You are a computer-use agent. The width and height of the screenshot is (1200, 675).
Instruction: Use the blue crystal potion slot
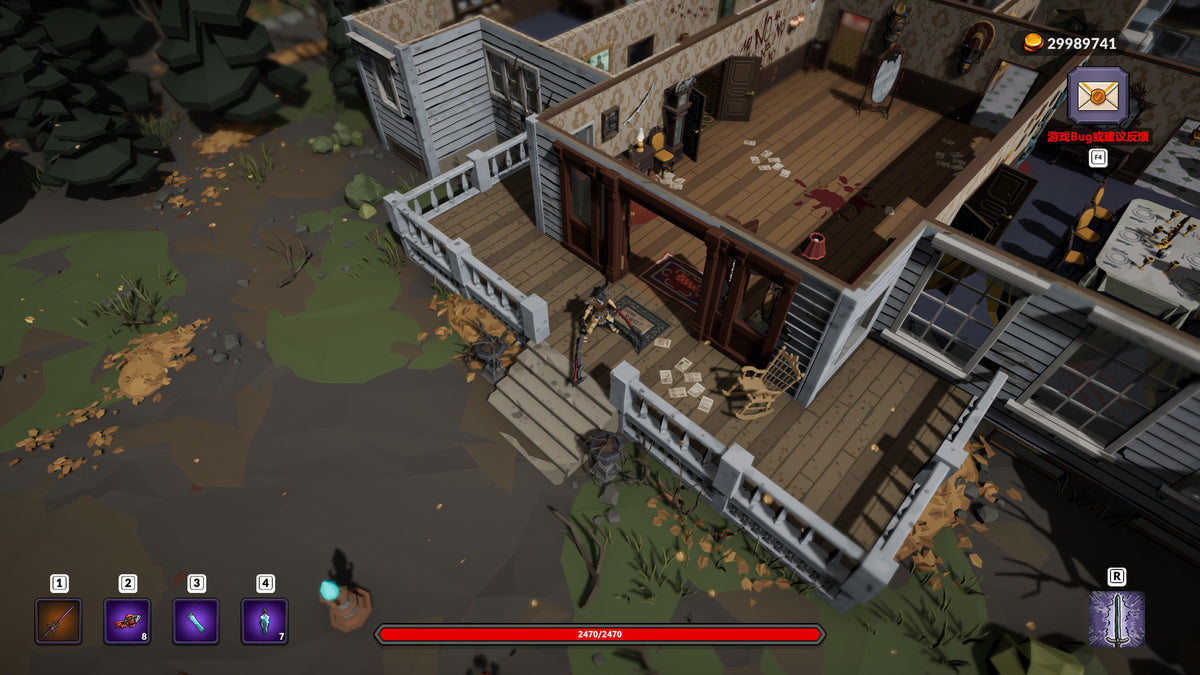click(264, 621)
